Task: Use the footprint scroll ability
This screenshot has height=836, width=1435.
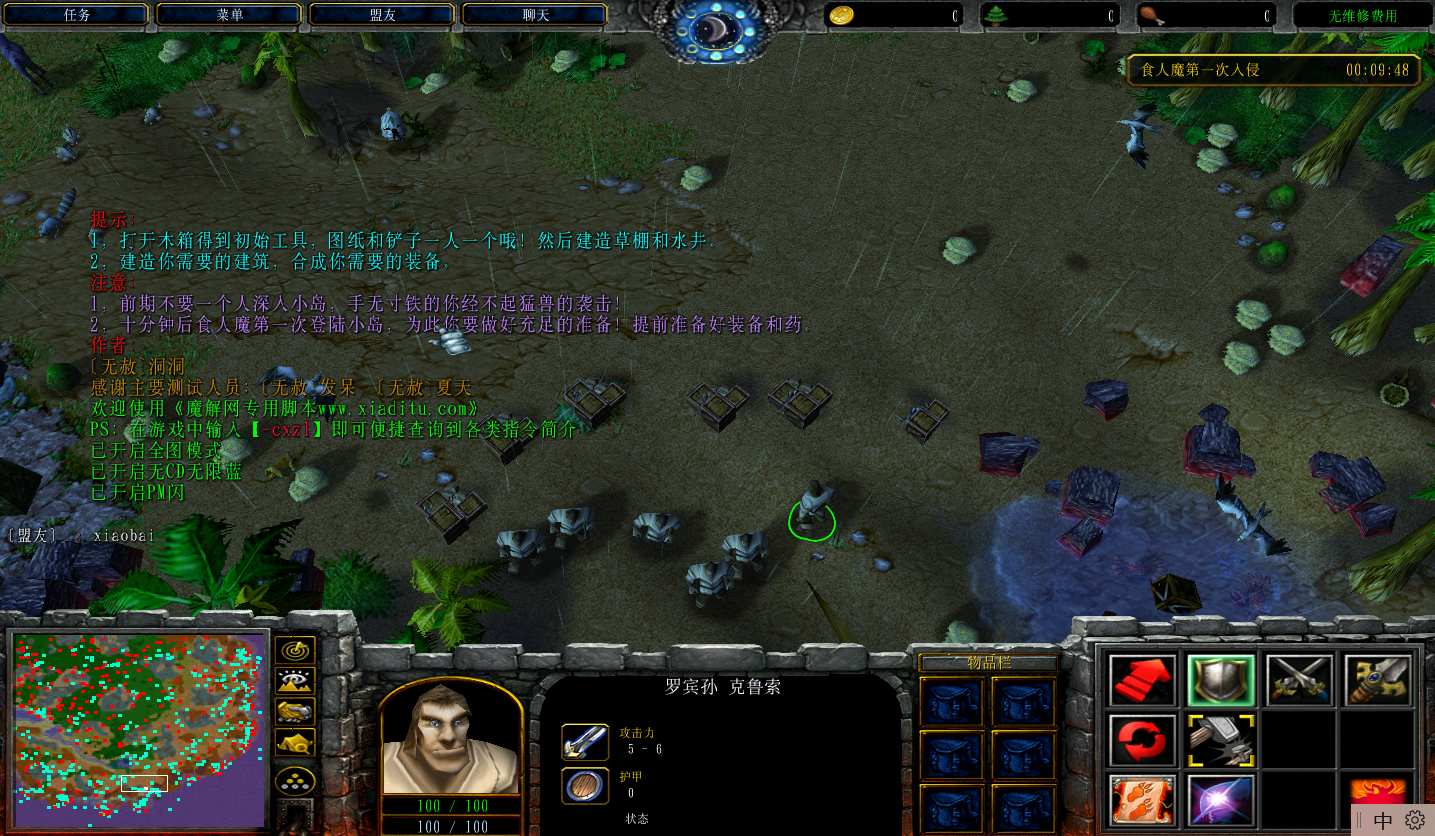Action: point(1142,800)
